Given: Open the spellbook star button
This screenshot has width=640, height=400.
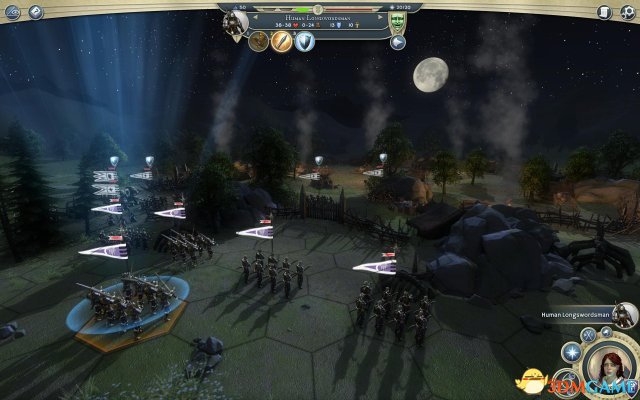Looking at the screenshot, I should click(572, 351).
